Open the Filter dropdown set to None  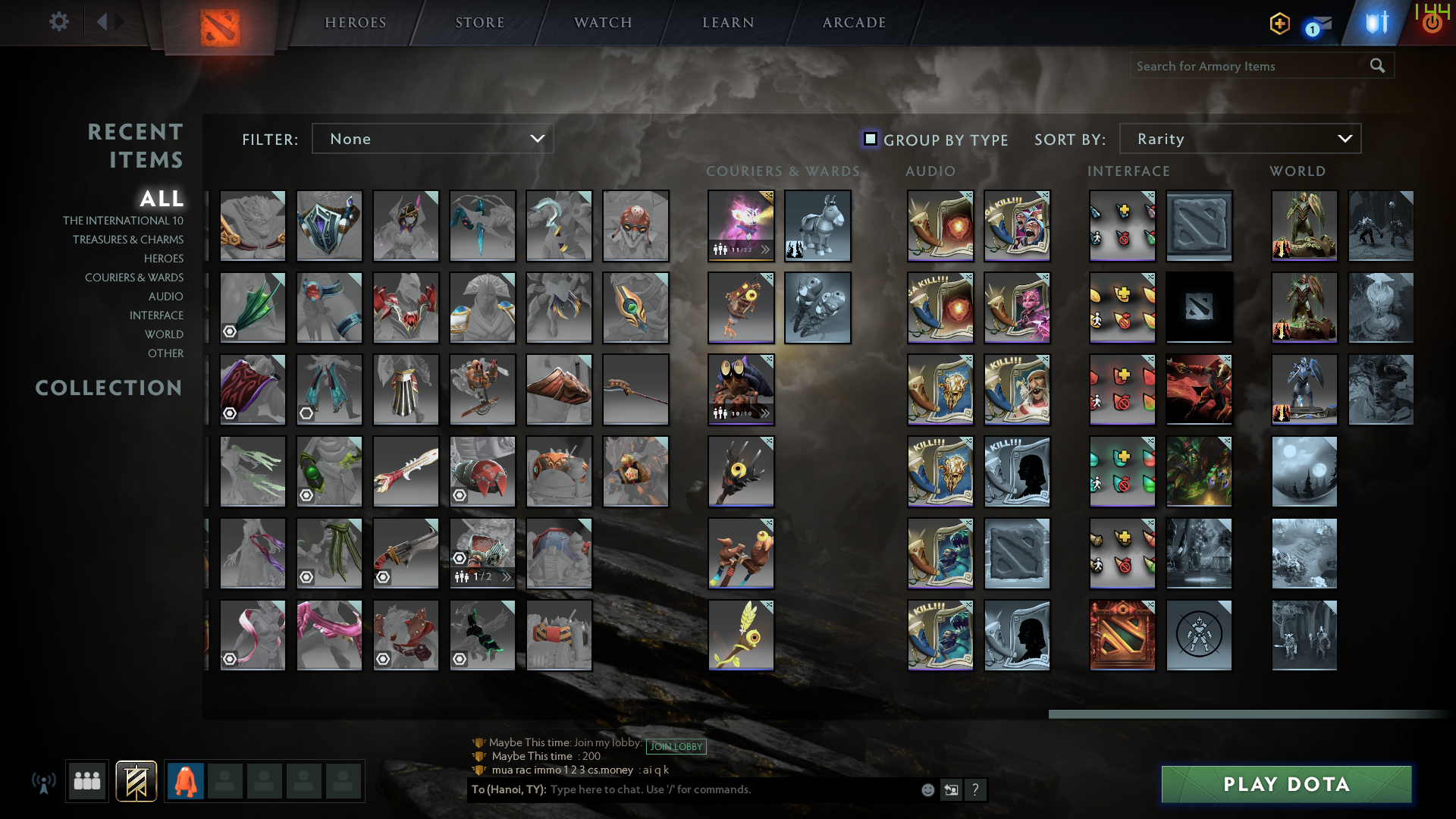pyautogui.click(x=432, y=139)
